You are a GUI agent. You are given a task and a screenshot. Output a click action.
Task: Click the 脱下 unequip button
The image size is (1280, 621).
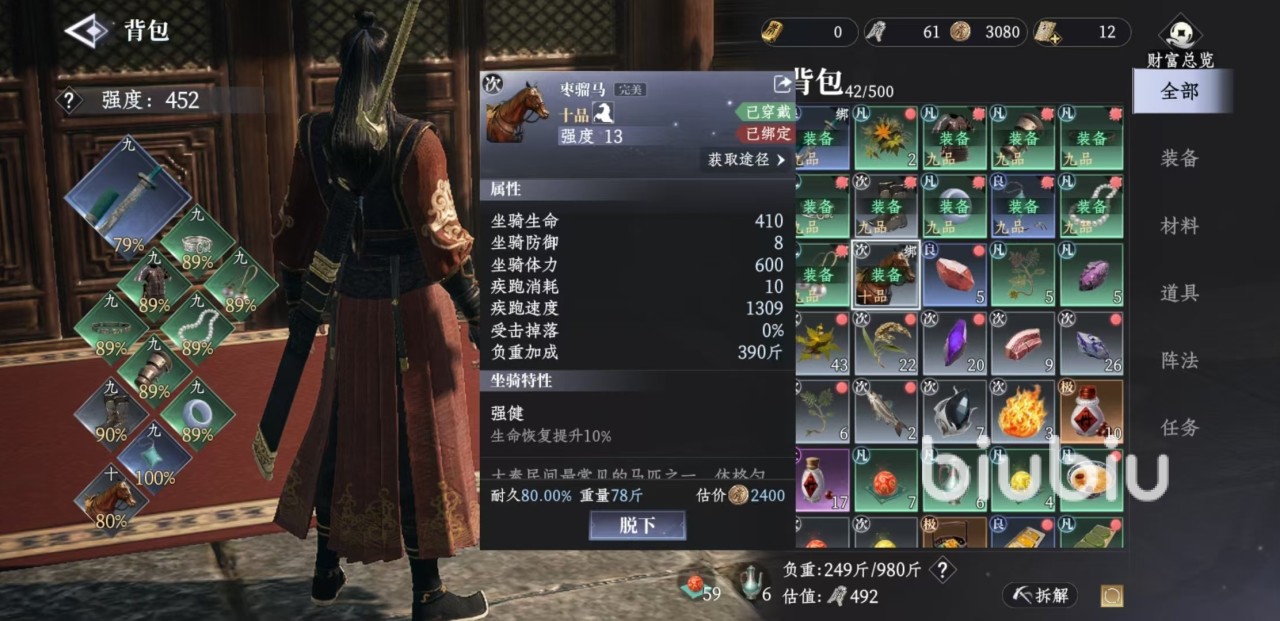tap(637, 526)
